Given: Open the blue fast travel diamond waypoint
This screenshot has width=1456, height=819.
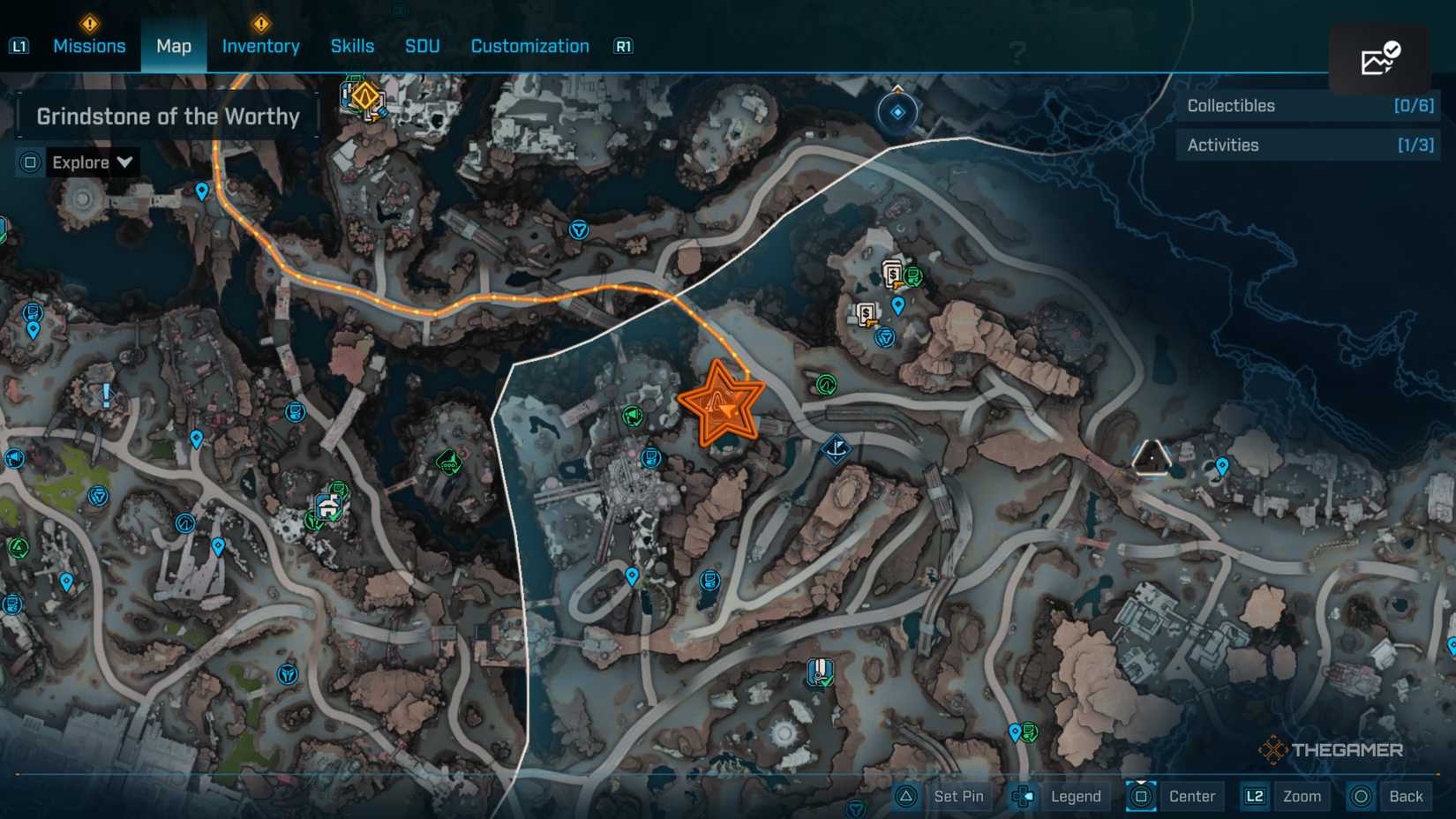Looking at the screenshot, I should click(x=897, y=112).
